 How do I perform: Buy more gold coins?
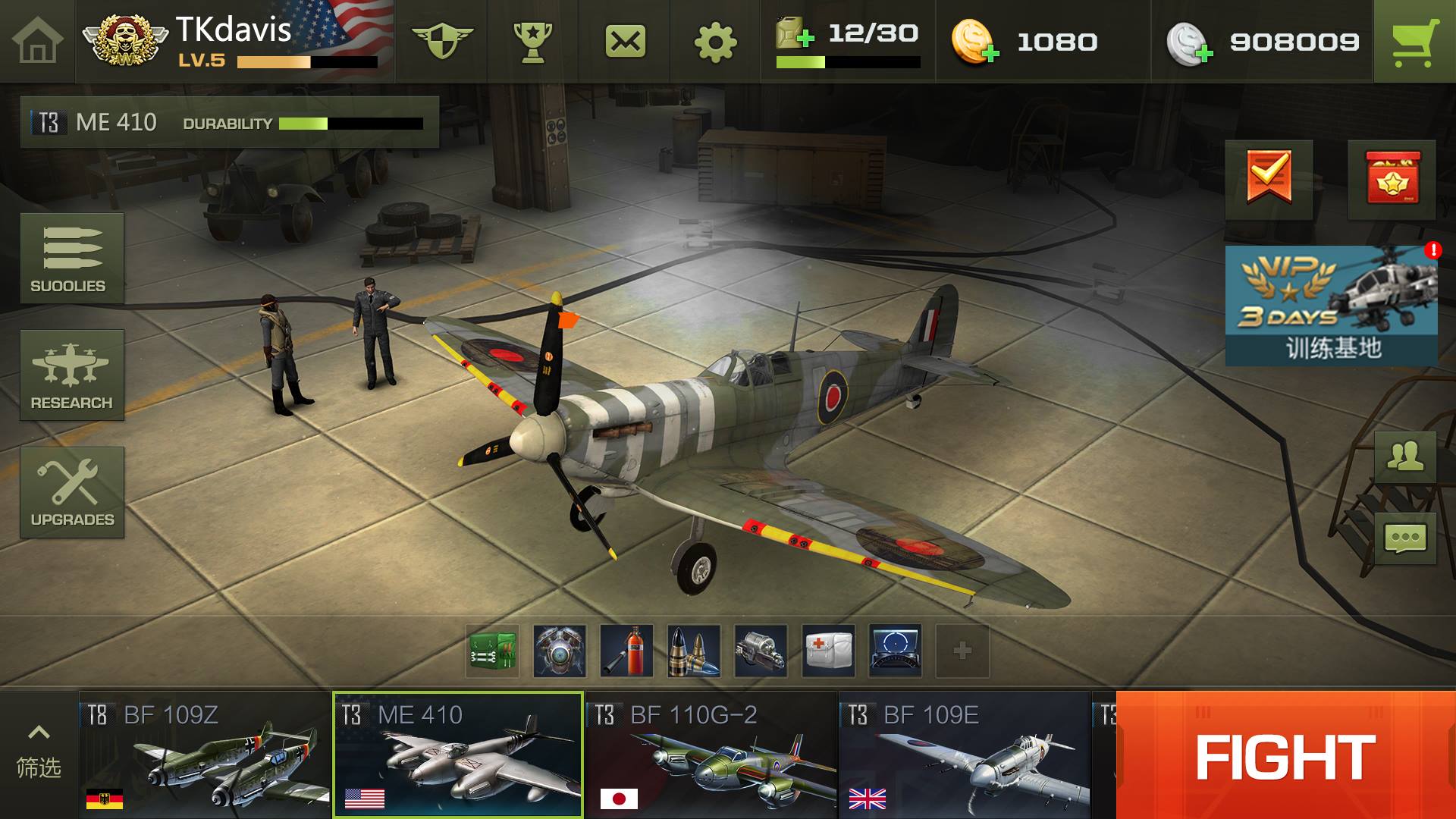[x=975, y=42]
